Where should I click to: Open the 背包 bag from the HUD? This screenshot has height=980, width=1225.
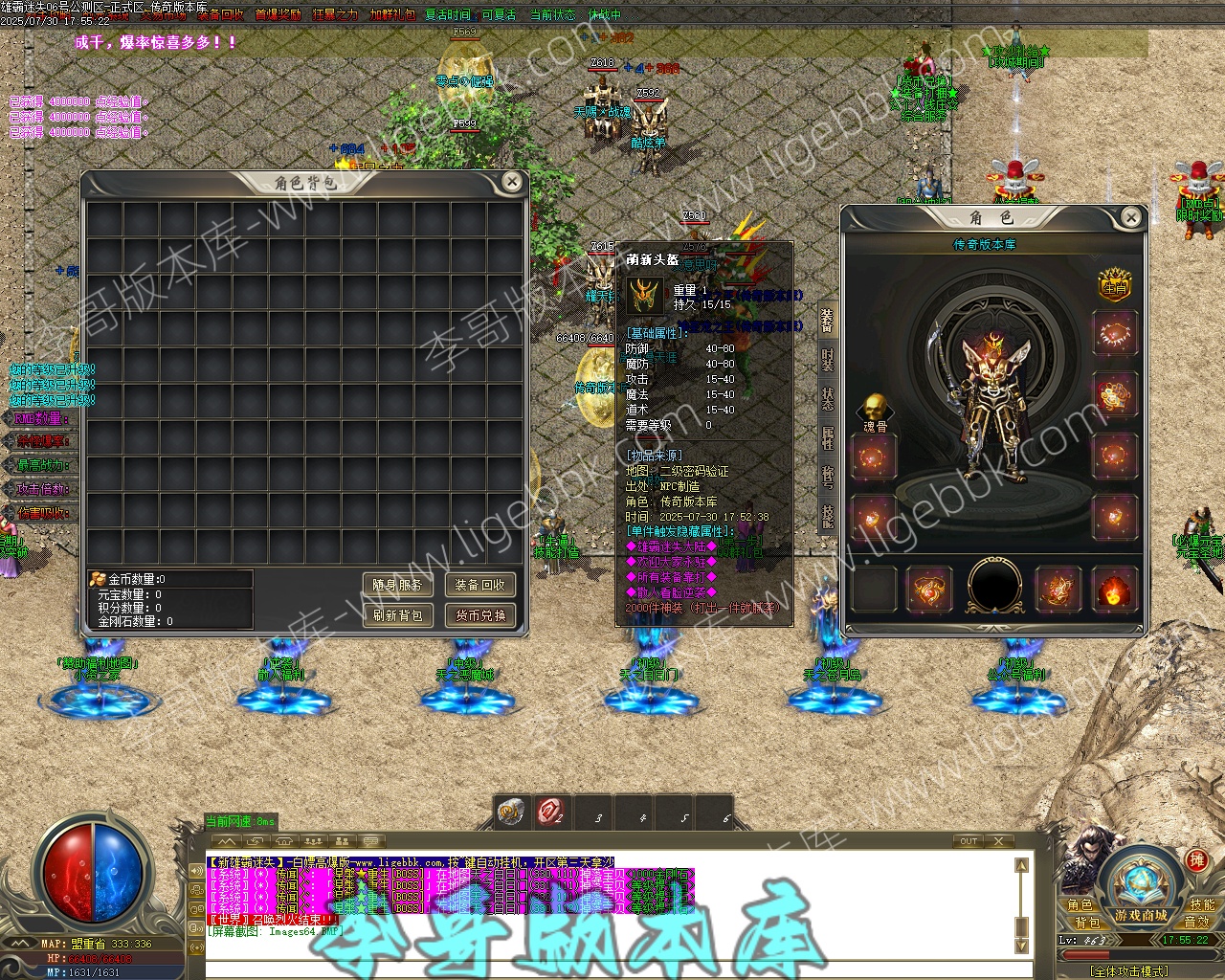(1088, 923)
